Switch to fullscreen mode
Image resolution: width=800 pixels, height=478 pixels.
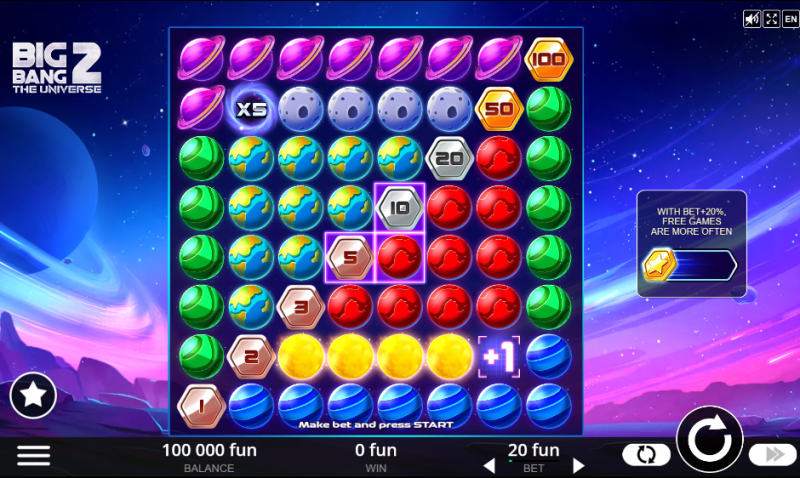pyautogui.click(x=772, y=19)
